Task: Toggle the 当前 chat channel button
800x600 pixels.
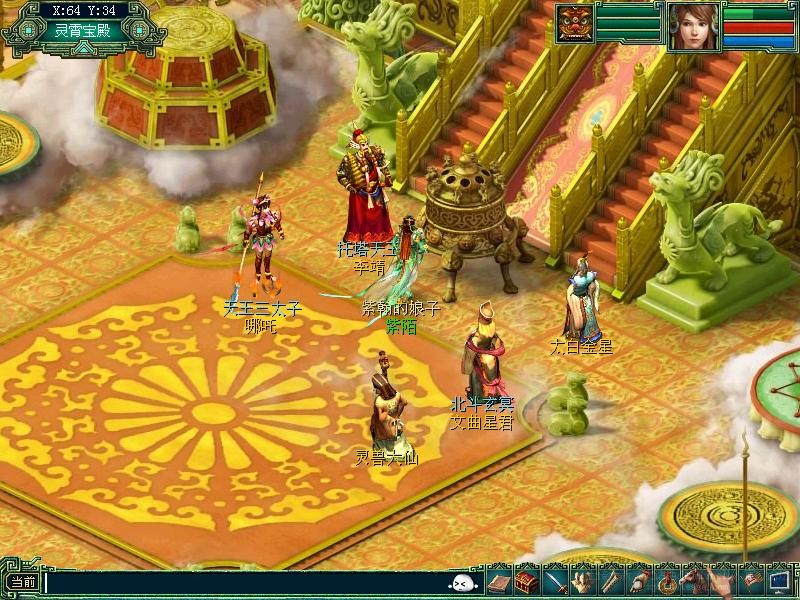Action: coord(22,583)
